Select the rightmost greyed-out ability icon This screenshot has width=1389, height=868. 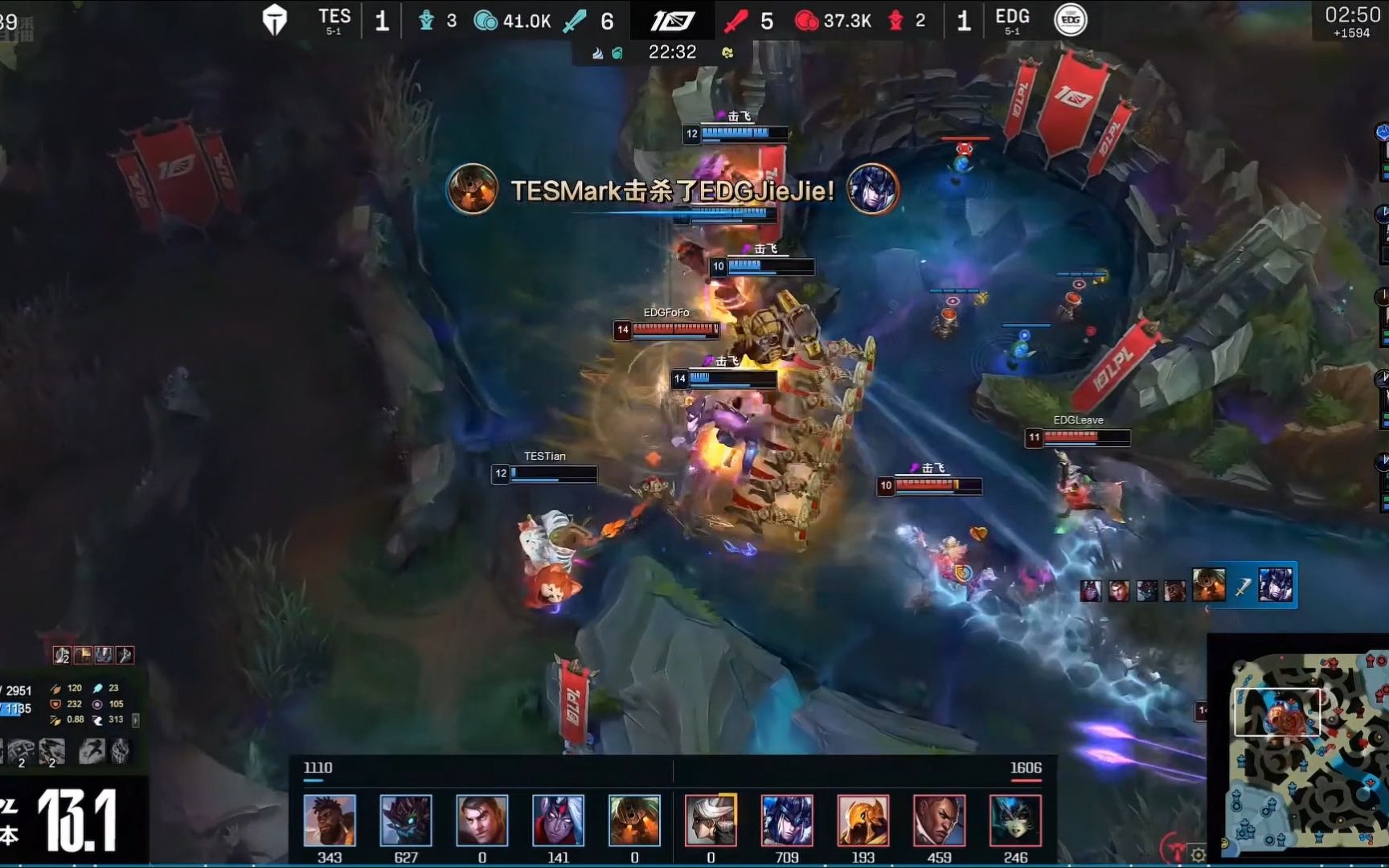pyautogui.click(x=120, y=751)
